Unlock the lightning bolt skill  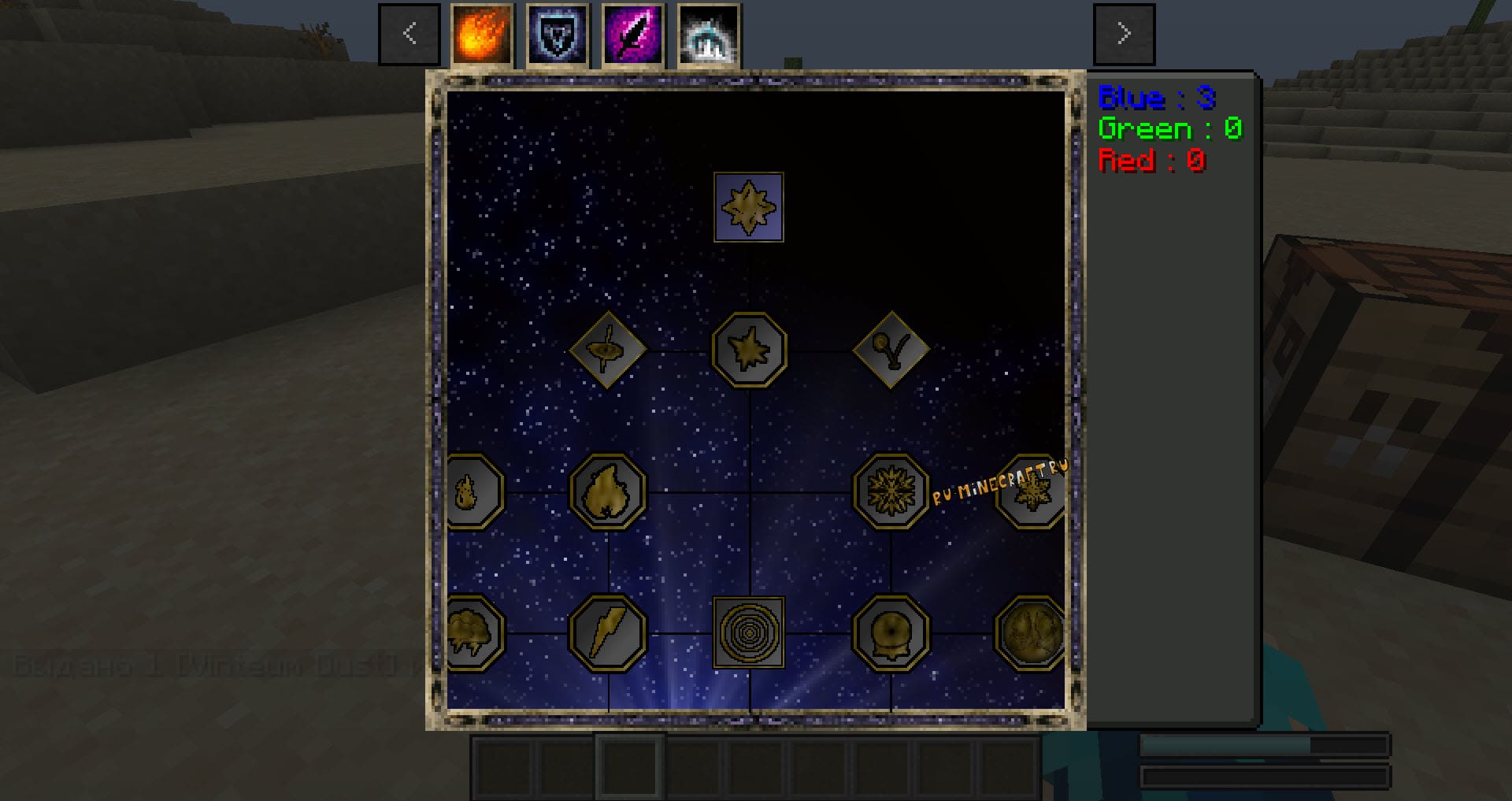pos(607,632)
